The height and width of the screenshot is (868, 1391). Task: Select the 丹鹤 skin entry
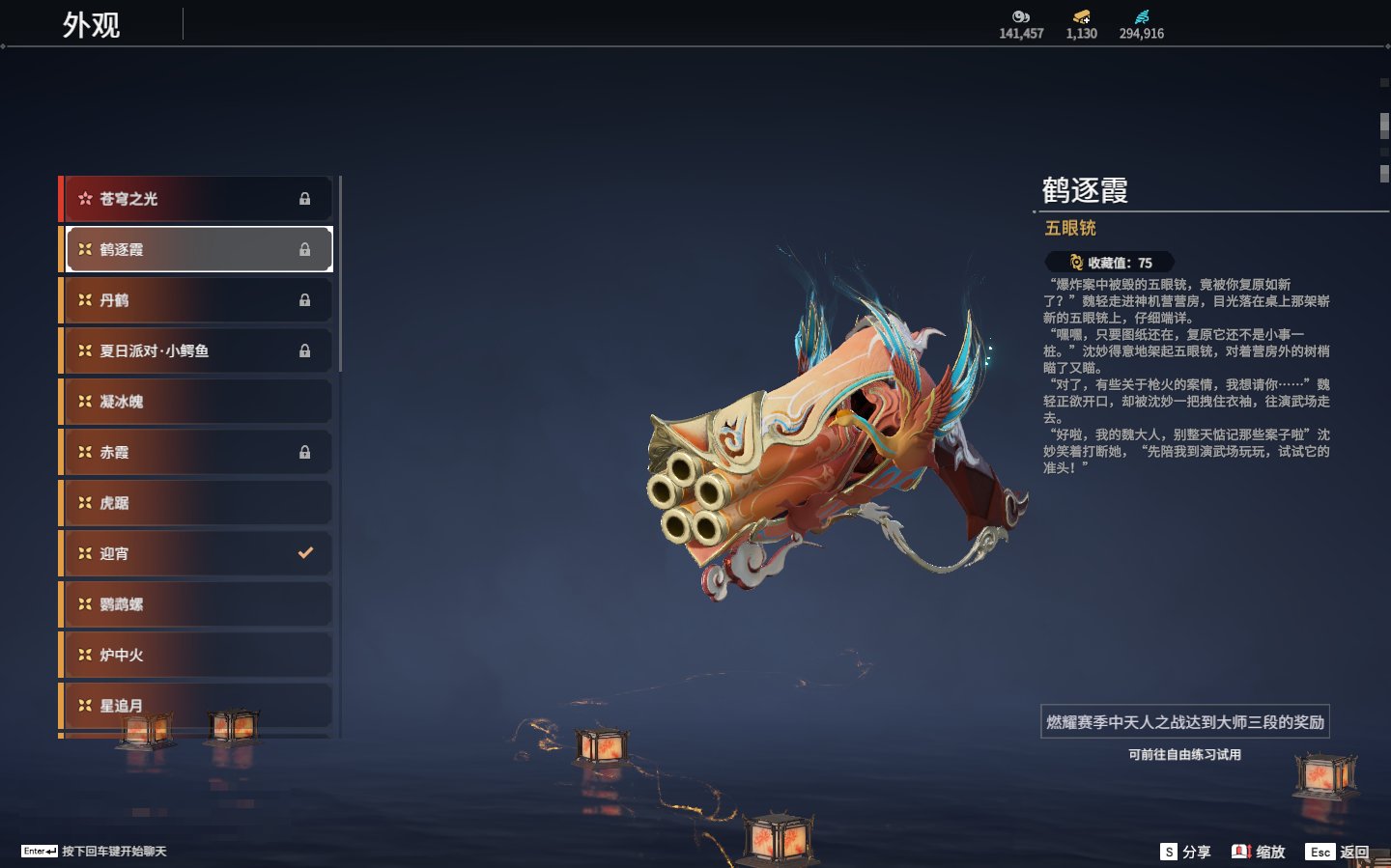click(198, 300)
